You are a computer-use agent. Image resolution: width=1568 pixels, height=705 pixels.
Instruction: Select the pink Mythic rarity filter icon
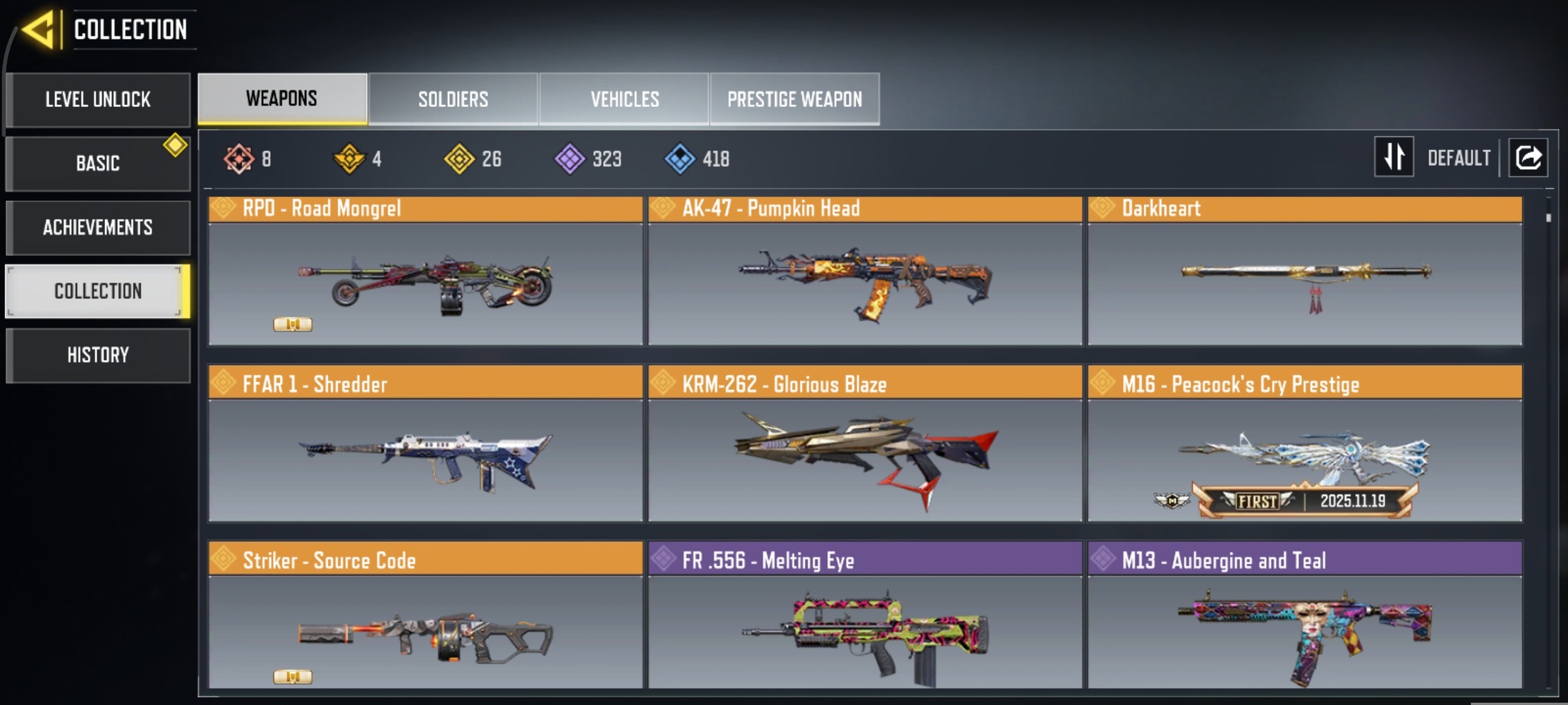(238, 159)
